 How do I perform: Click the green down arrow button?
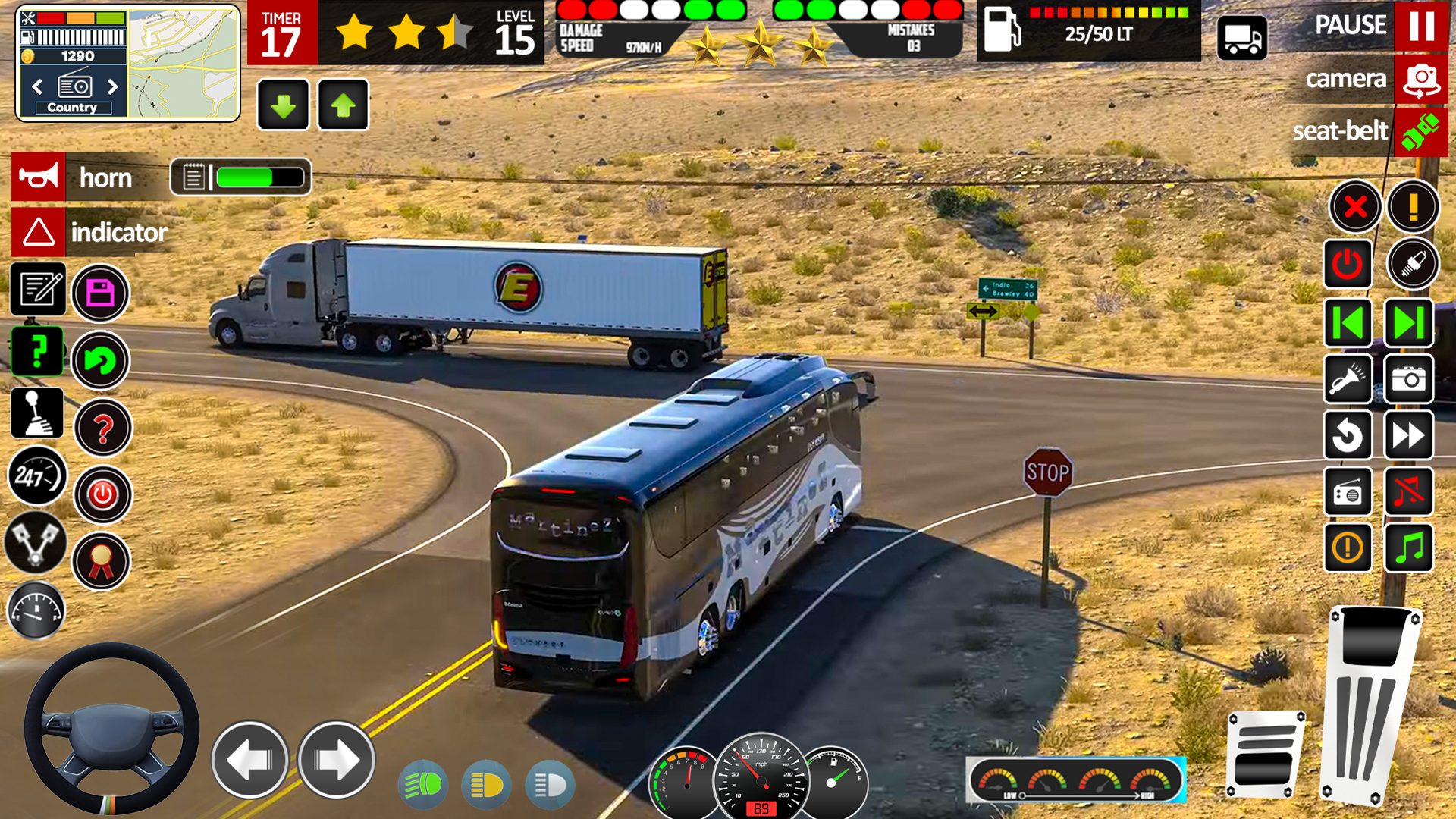tap(283, 105)
